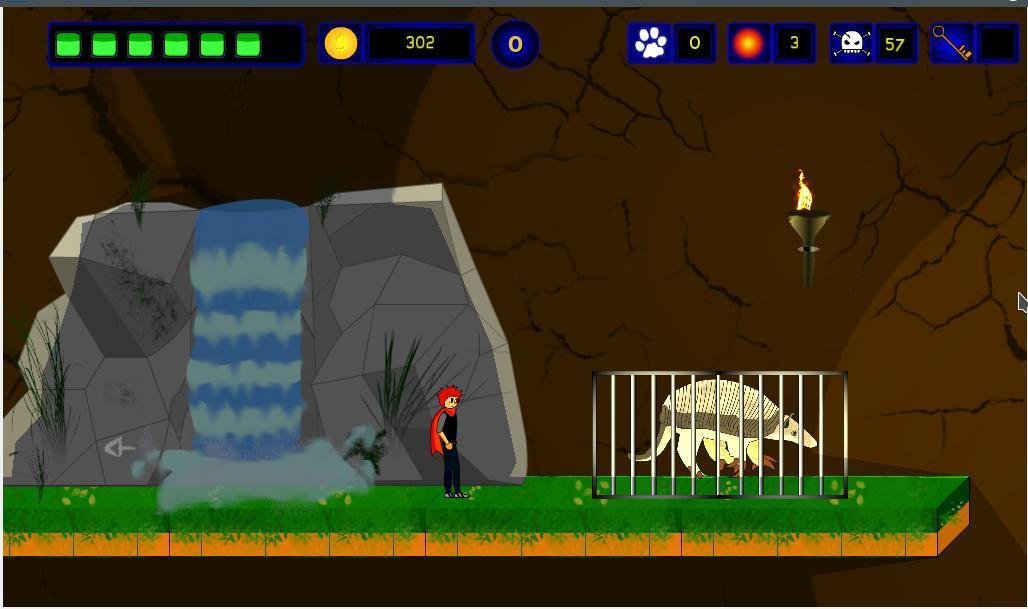This screenshot has width=1028, height=609.
Task: Select the skull and crossbones icon
Action: pos(851,44)
